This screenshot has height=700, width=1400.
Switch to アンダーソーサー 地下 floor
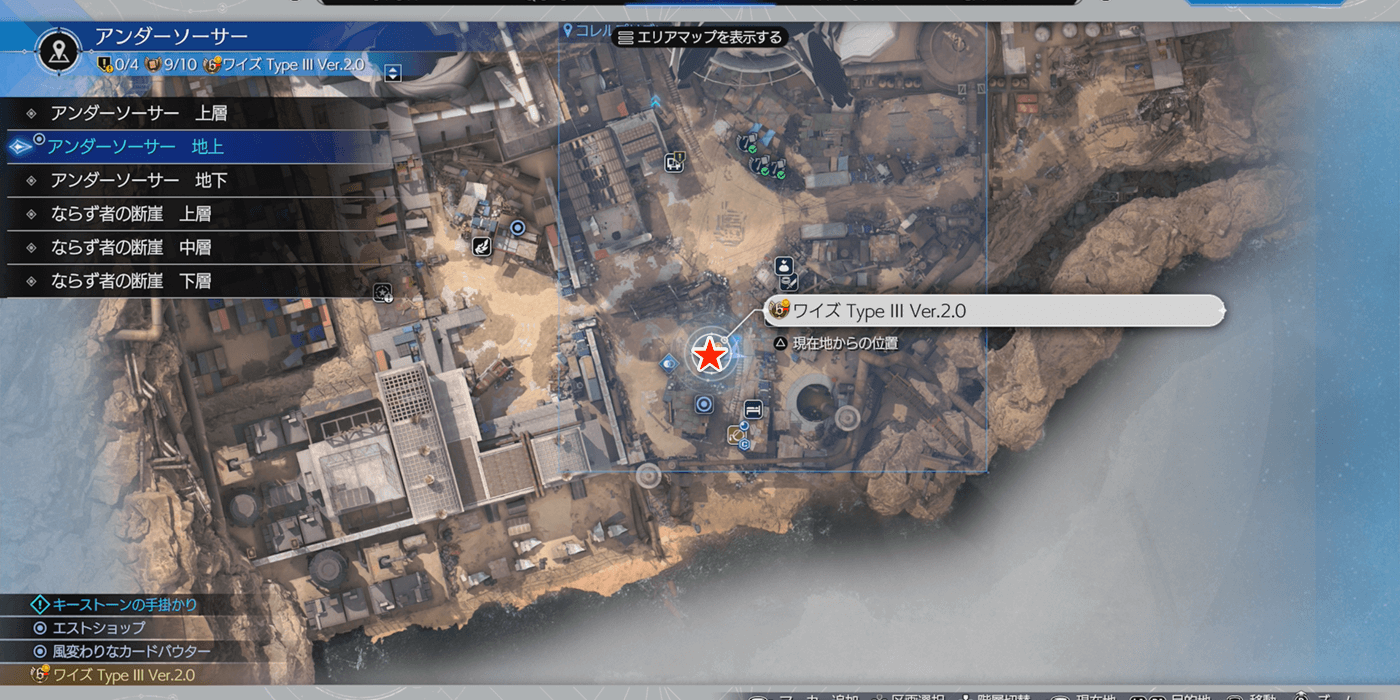point(139,180)
